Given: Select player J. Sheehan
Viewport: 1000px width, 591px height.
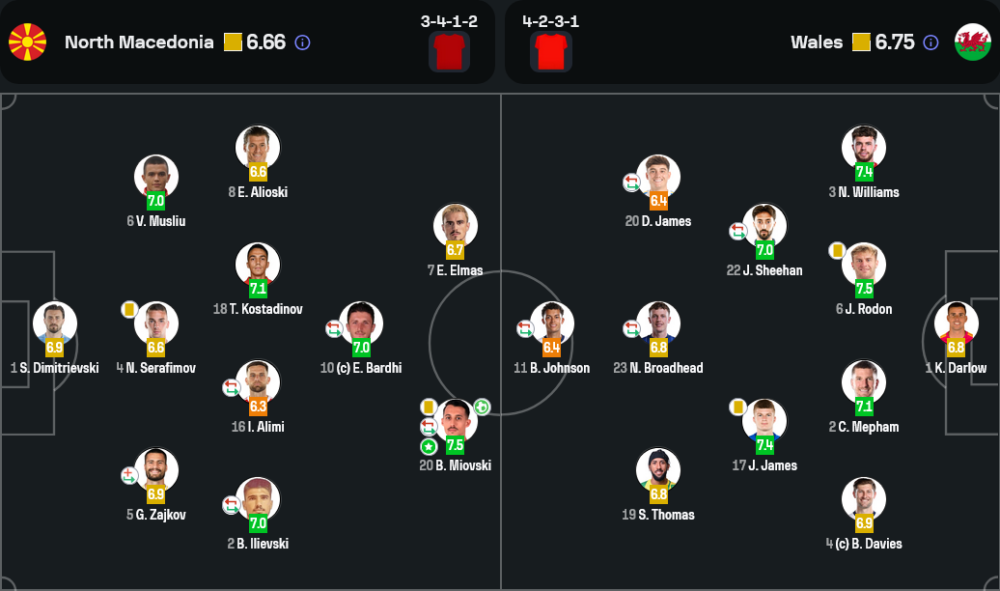Looking at the screenshot, I should point(765,227).
